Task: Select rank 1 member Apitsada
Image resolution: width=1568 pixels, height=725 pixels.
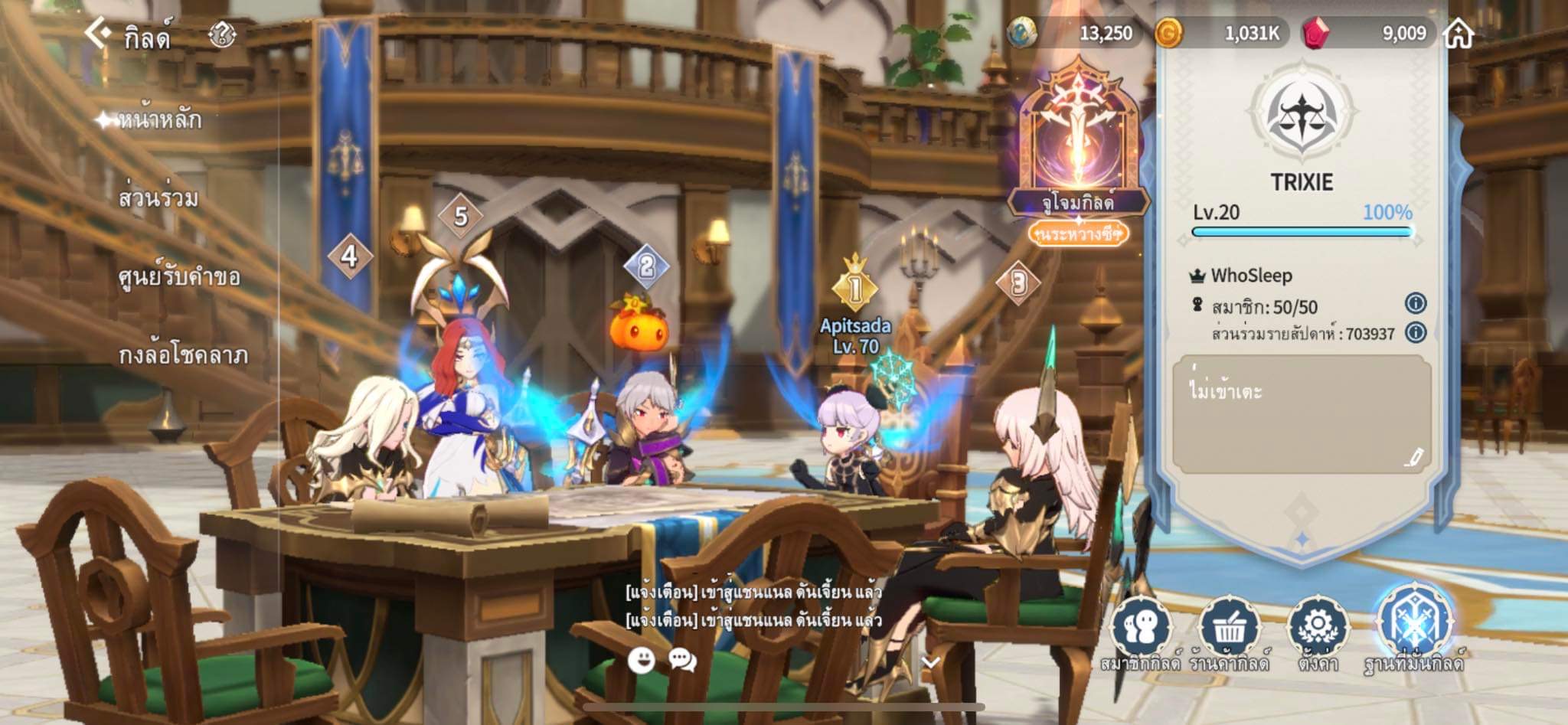Action: click(x=855, y=337)
